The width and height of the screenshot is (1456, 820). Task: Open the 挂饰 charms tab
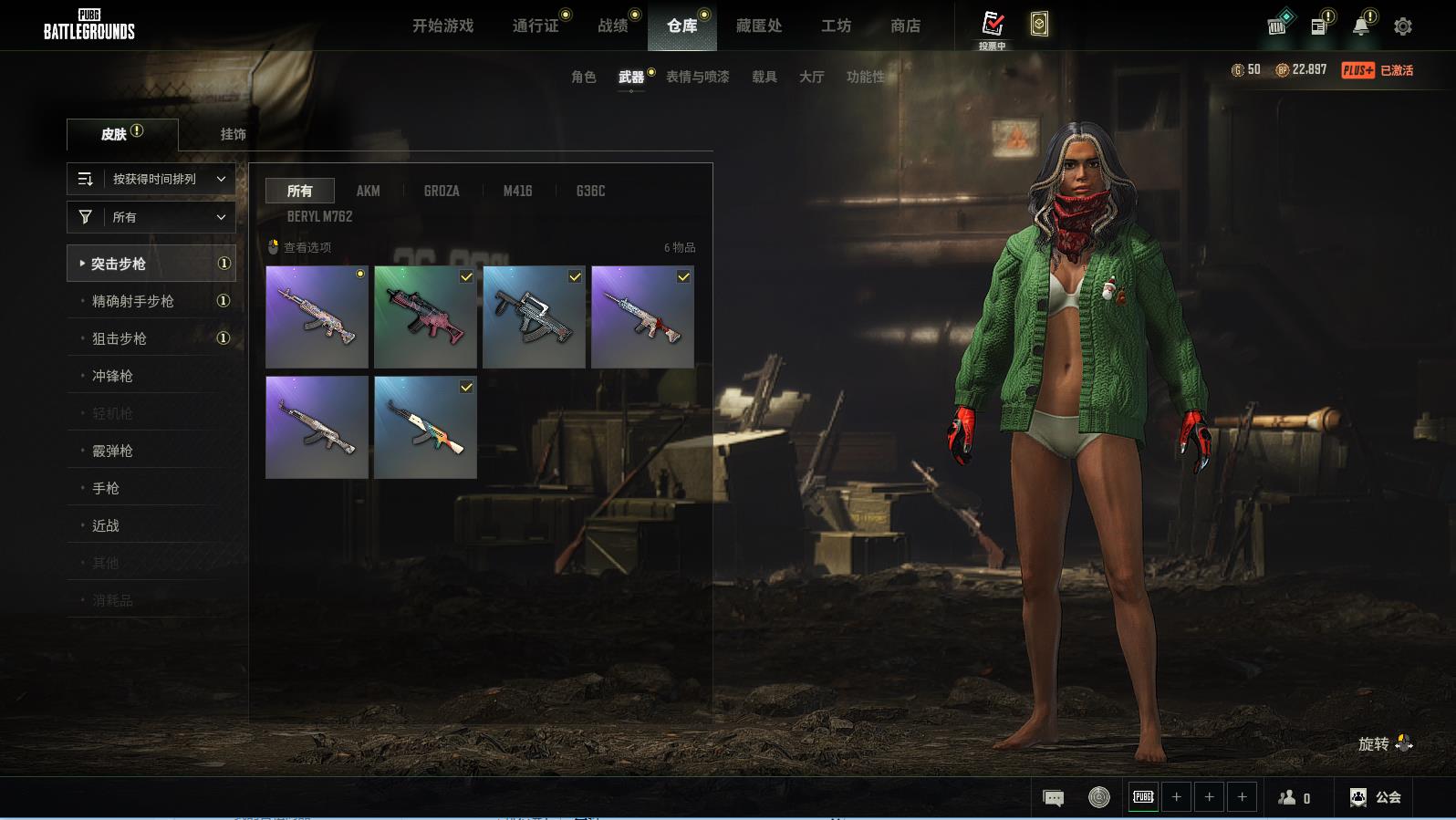pyautogui.click(x=233, y=134)
